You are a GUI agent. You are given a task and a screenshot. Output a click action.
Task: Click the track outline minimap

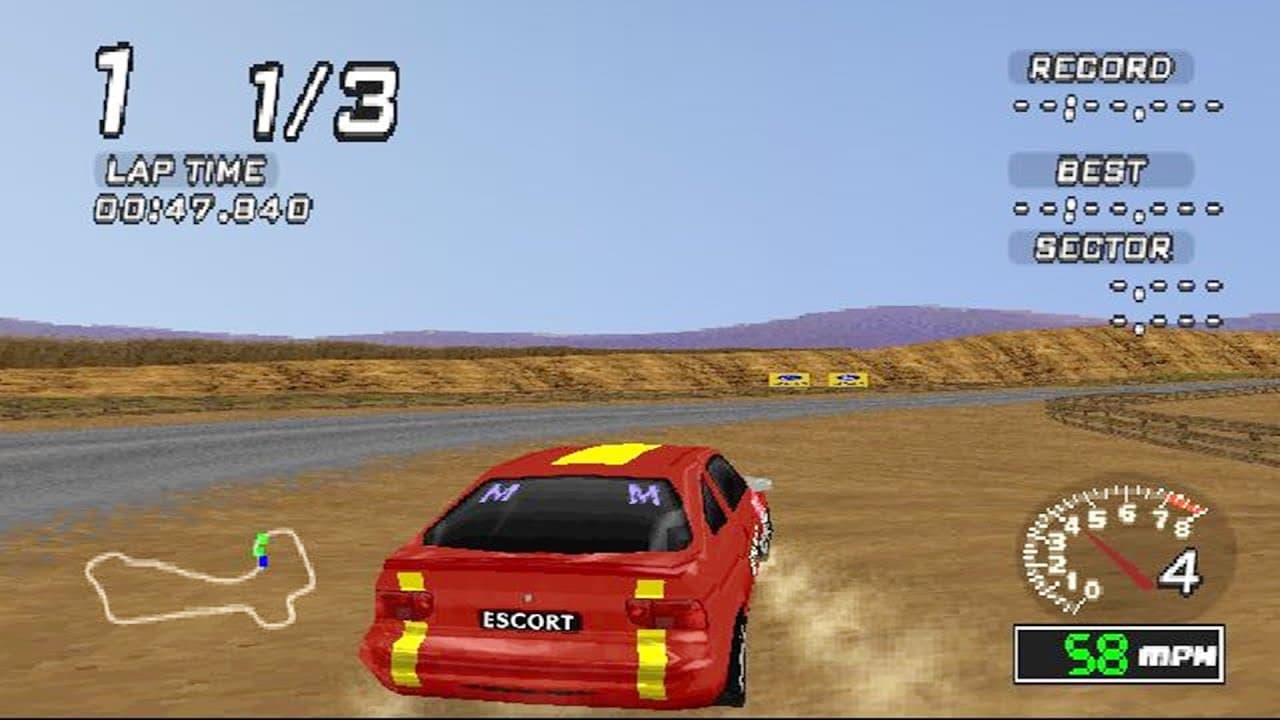[200, 580]
